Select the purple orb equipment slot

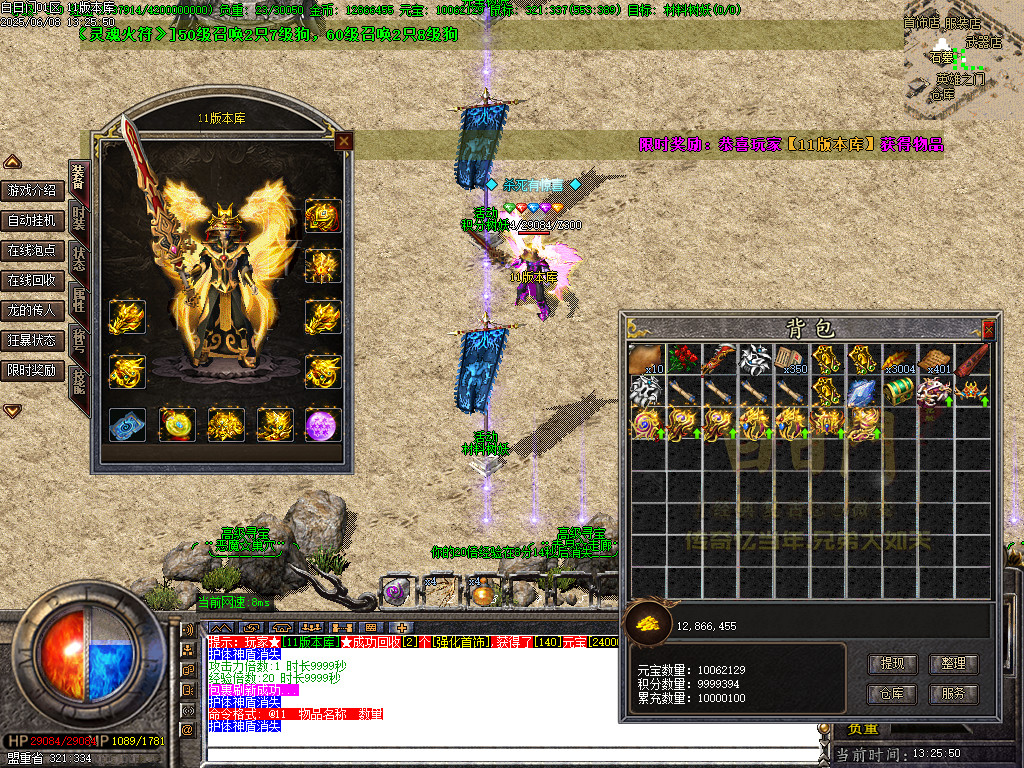pos(323,424)
